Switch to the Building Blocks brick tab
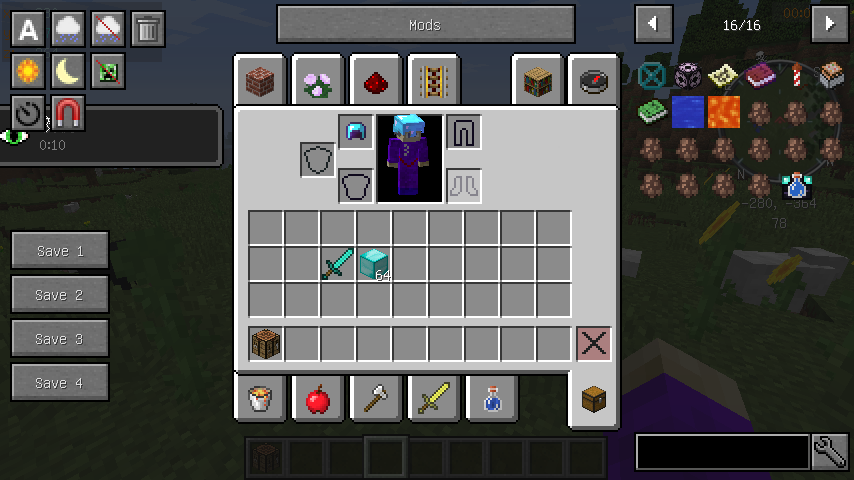854x480 pixels. [261, 81]
